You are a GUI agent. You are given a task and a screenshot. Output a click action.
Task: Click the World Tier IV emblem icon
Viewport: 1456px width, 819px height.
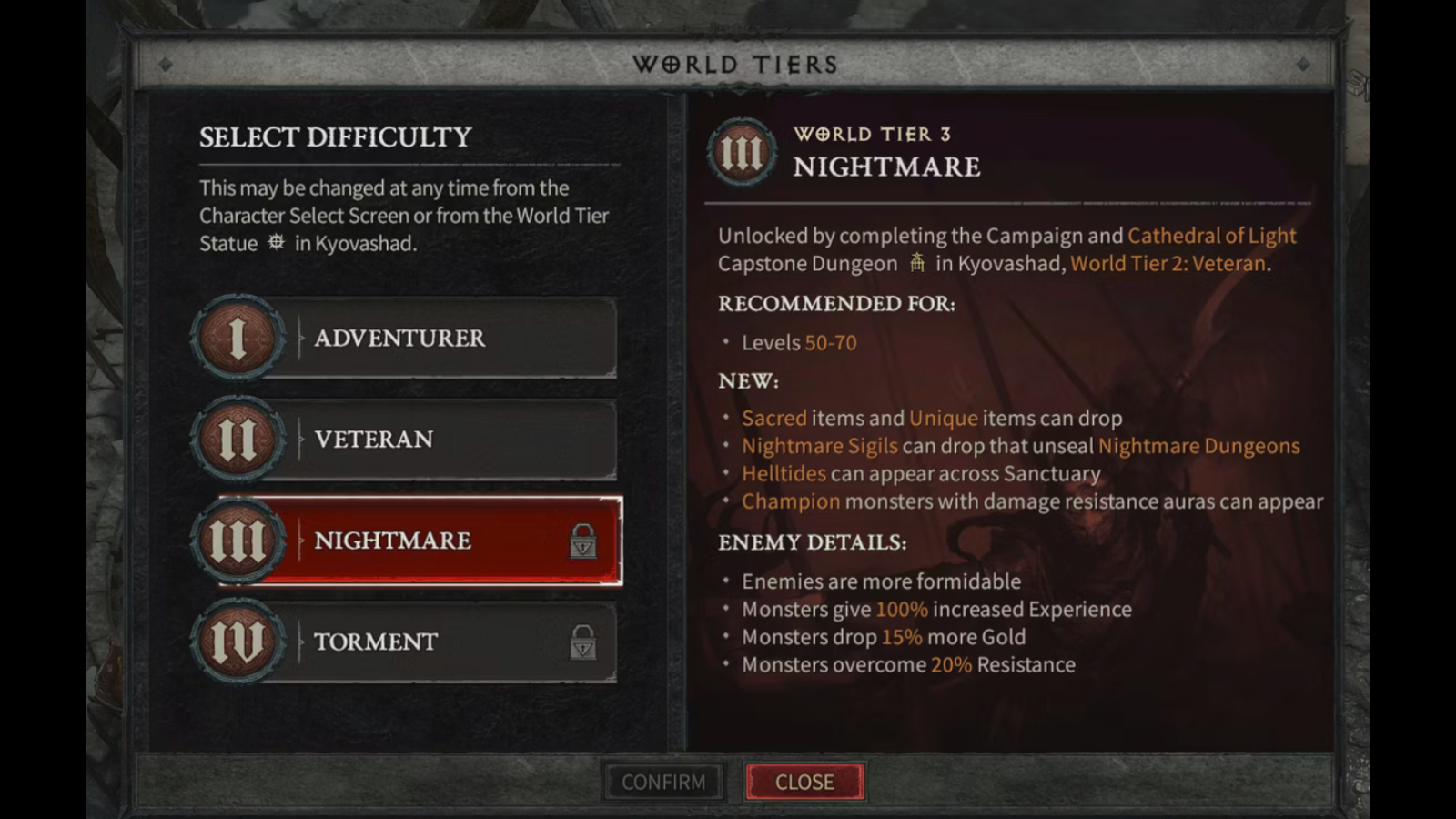[x=238, y=642]
